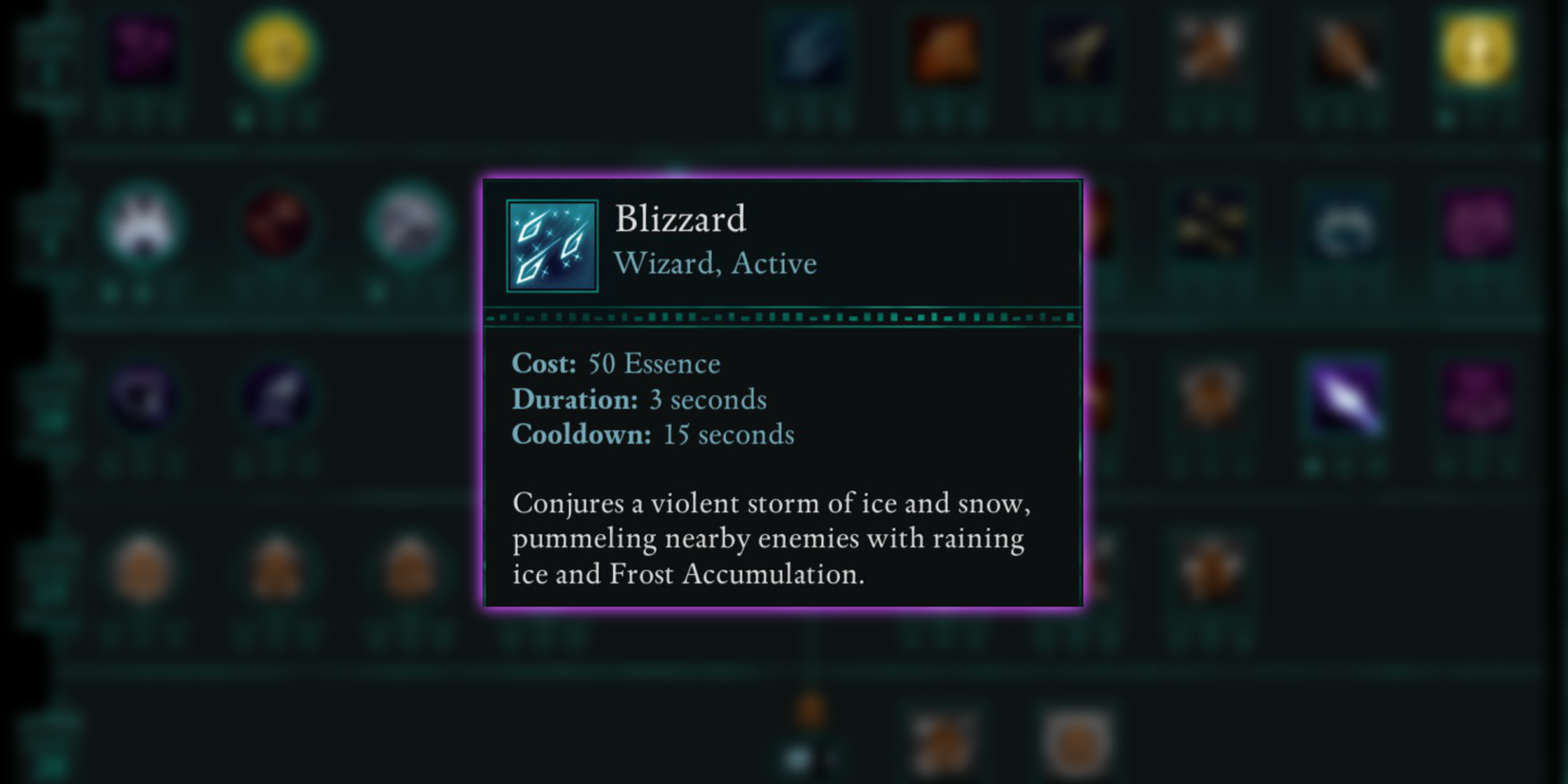Click the Blizzard tooltip title text
1568x784 pixels.
click(x=680, y=219)
